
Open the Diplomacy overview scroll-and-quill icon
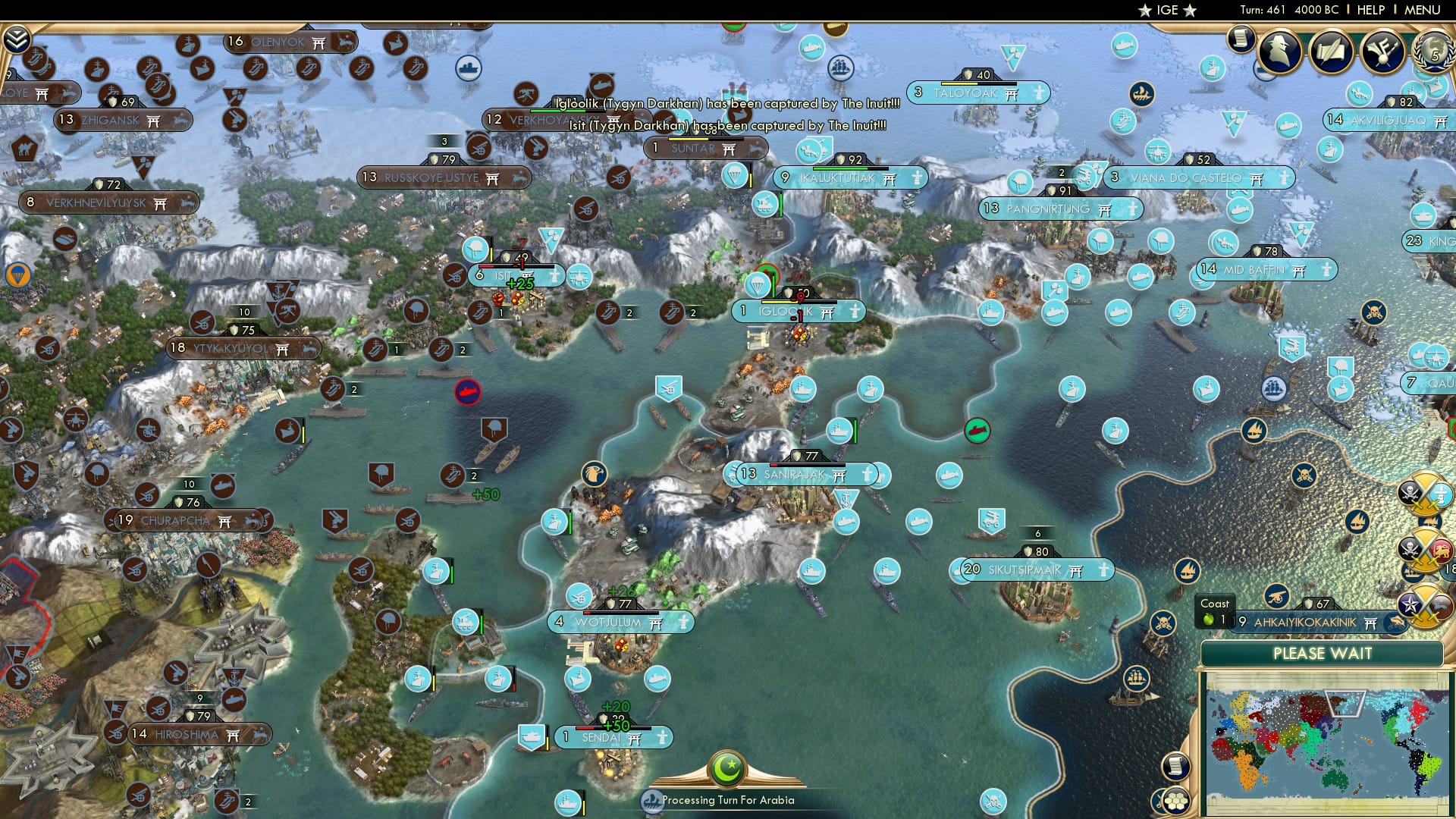1332,52
